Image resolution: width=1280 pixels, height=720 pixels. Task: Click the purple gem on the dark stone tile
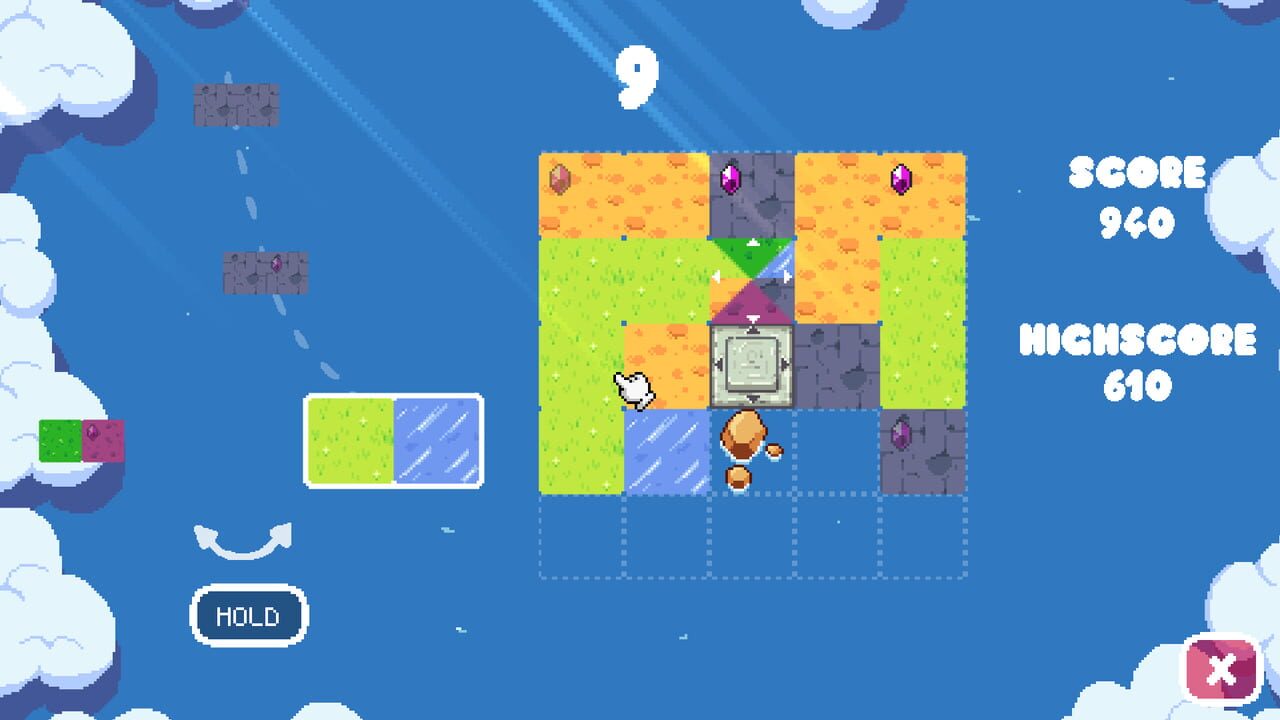731,178
